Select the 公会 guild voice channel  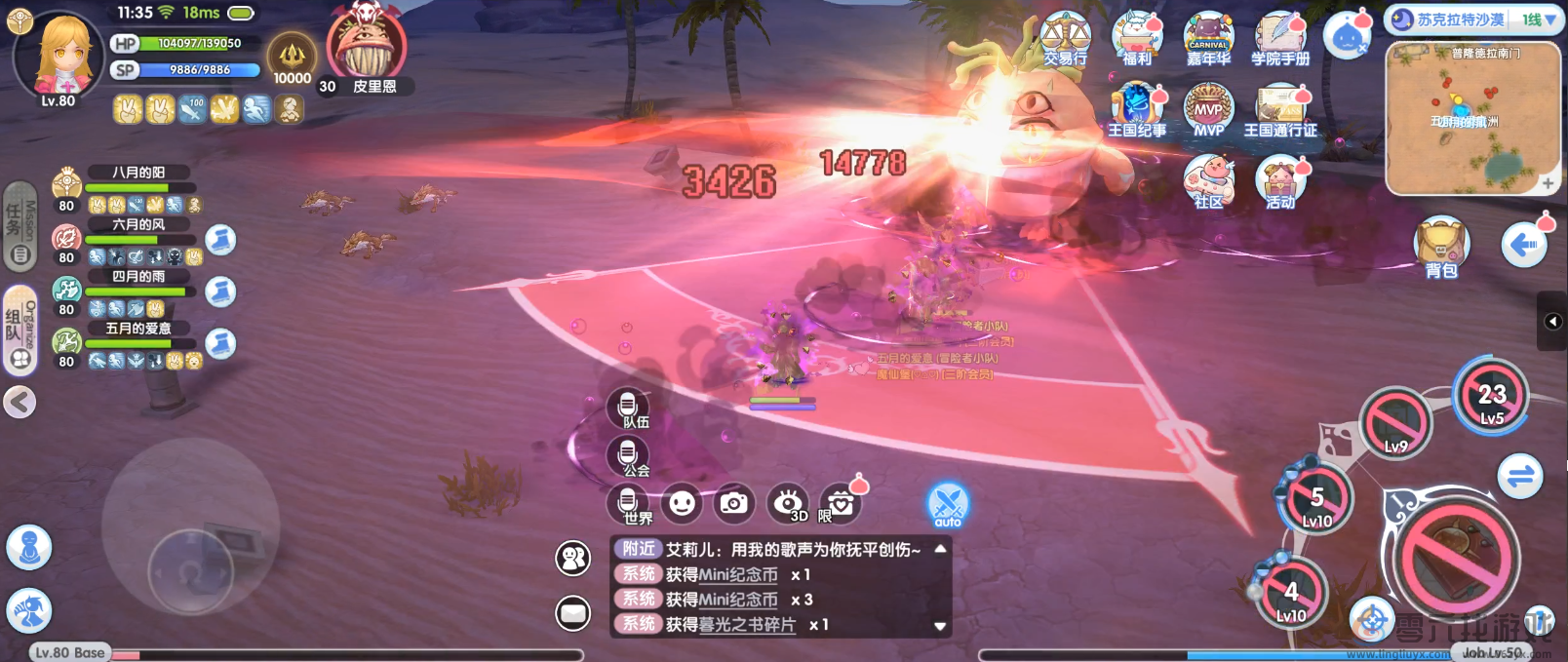[628, 455]
